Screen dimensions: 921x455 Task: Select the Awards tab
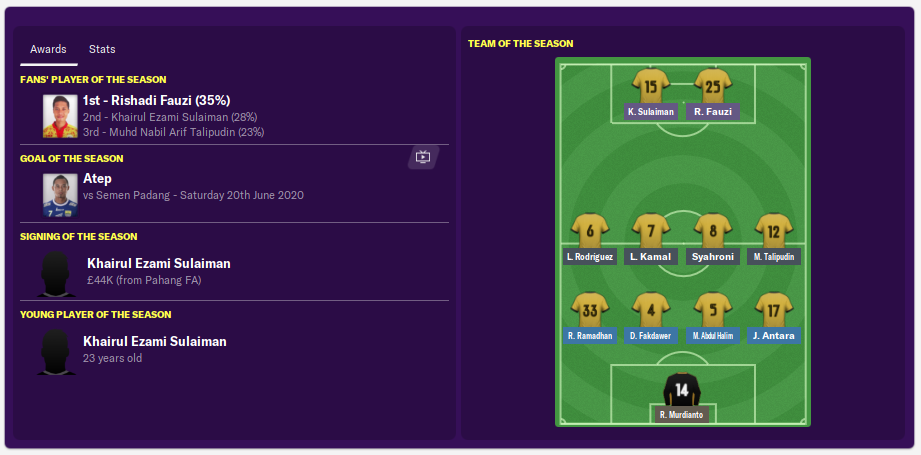(x=48, y=49)
